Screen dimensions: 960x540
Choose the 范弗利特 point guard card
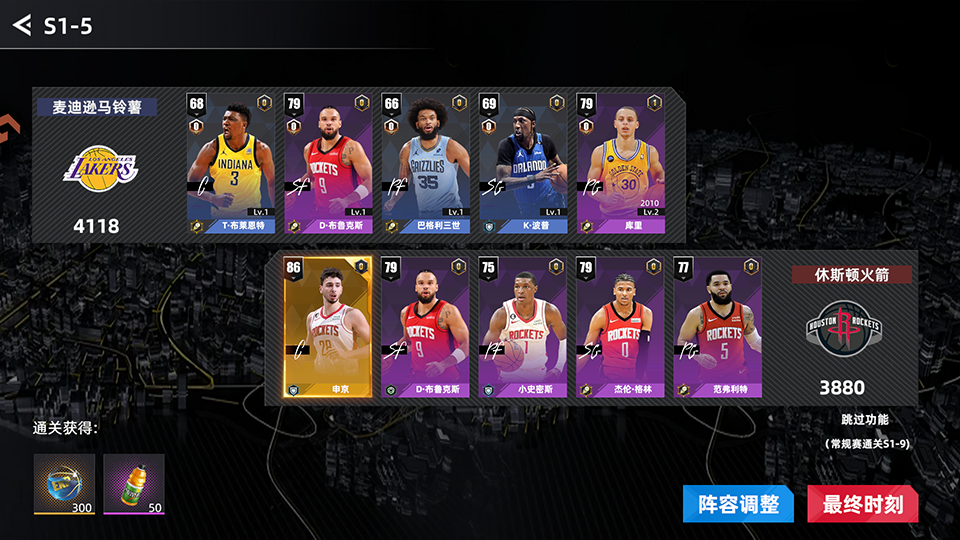coord(716,327)
